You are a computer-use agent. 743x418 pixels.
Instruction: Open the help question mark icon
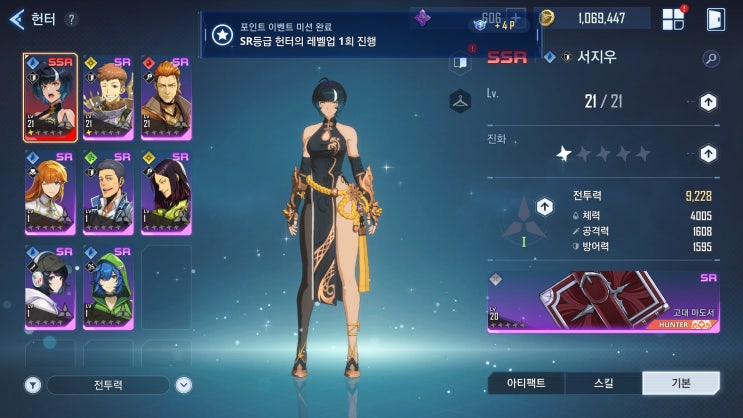[71, 19]
